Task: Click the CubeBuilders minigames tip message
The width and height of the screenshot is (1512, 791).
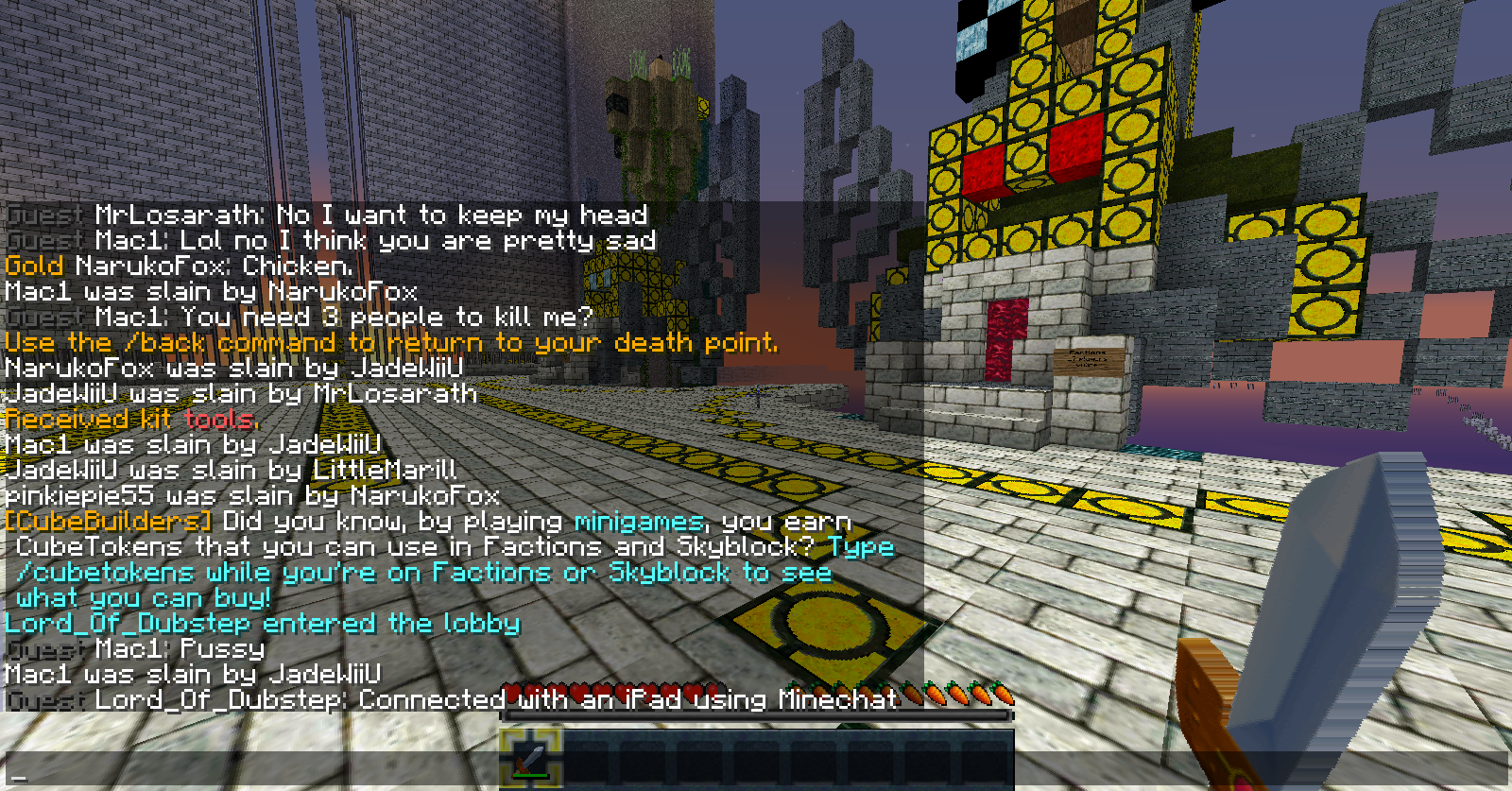Action: pos(449,559)
